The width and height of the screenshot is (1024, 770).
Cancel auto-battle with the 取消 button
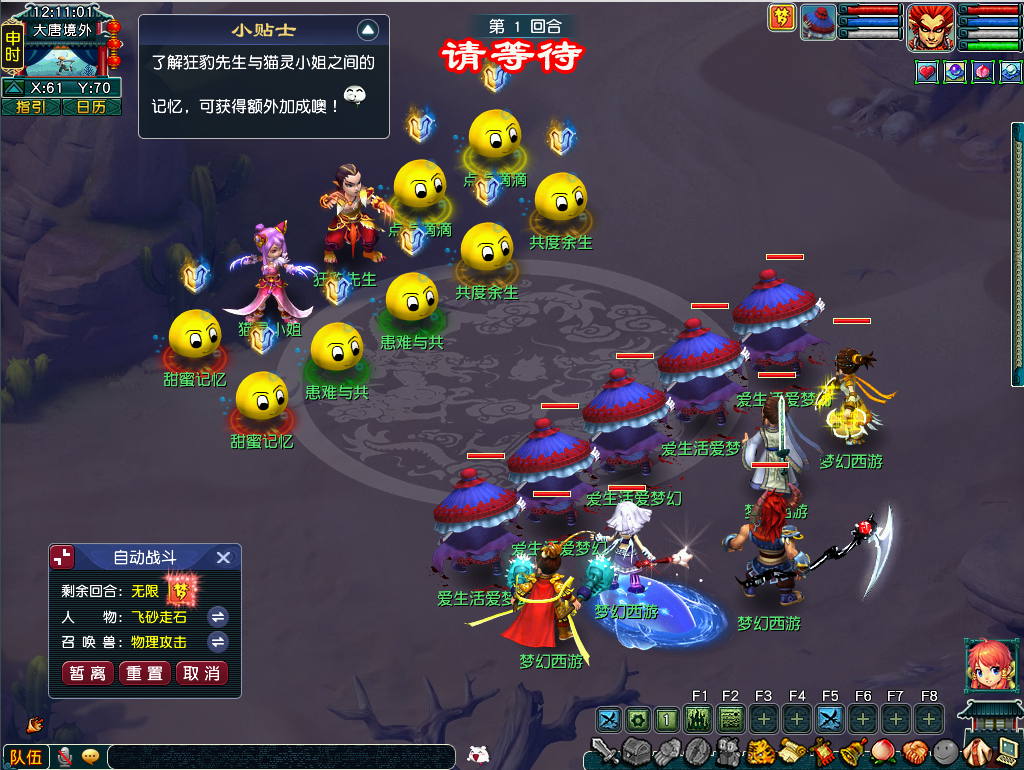point(202,673)
